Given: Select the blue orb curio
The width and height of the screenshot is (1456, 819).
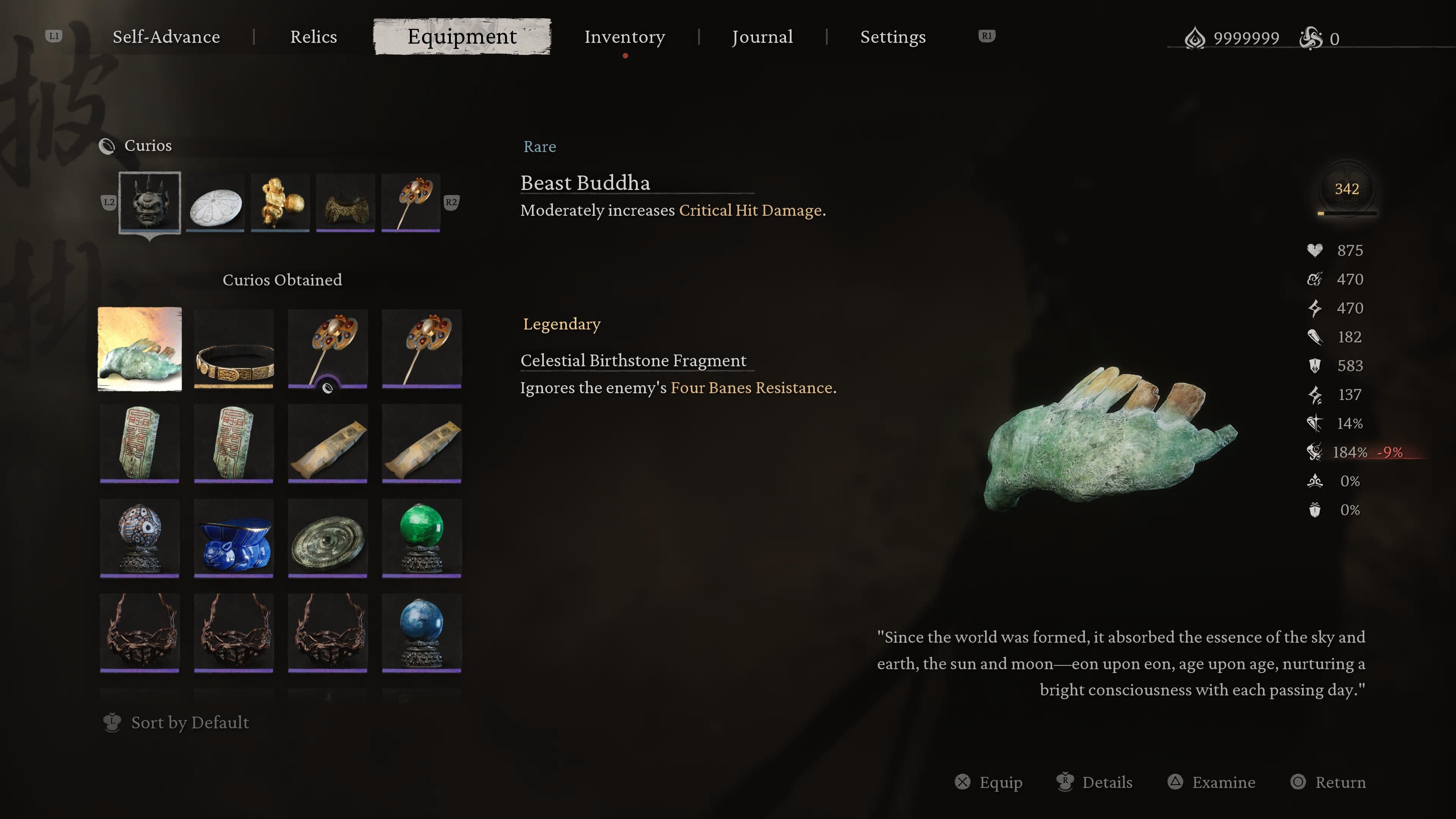Looking at the screenshot, I should pos(421,632).
